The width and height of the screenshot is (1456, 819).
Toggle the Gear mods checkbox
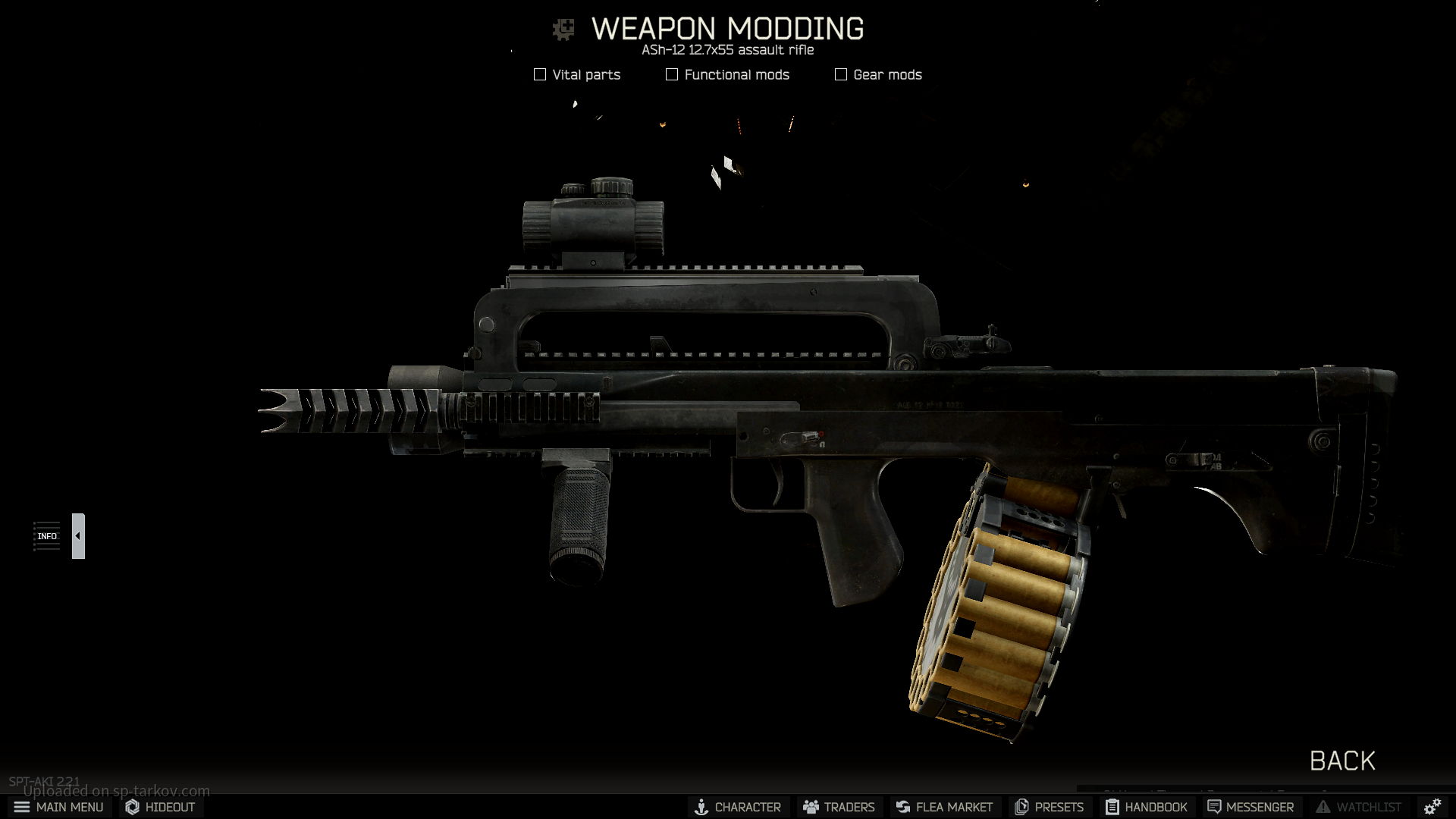pos(841,74)
